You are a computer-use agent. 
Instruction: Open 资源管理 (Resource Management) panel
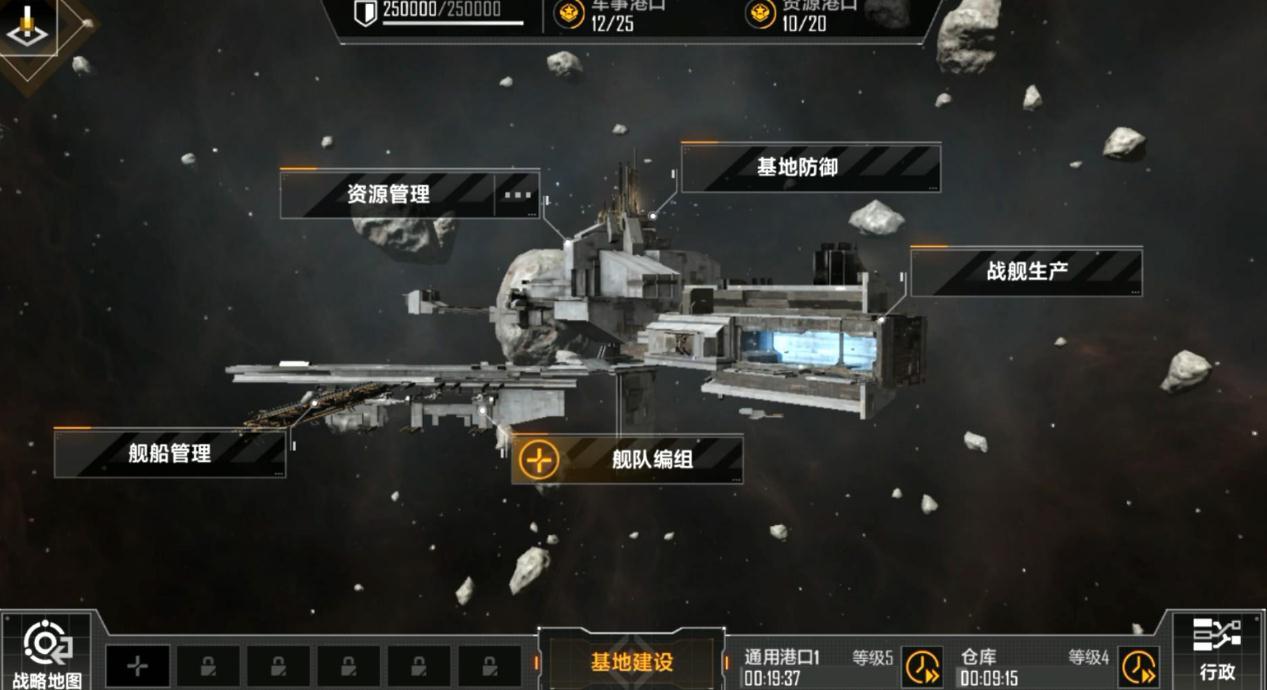(388, 194)
